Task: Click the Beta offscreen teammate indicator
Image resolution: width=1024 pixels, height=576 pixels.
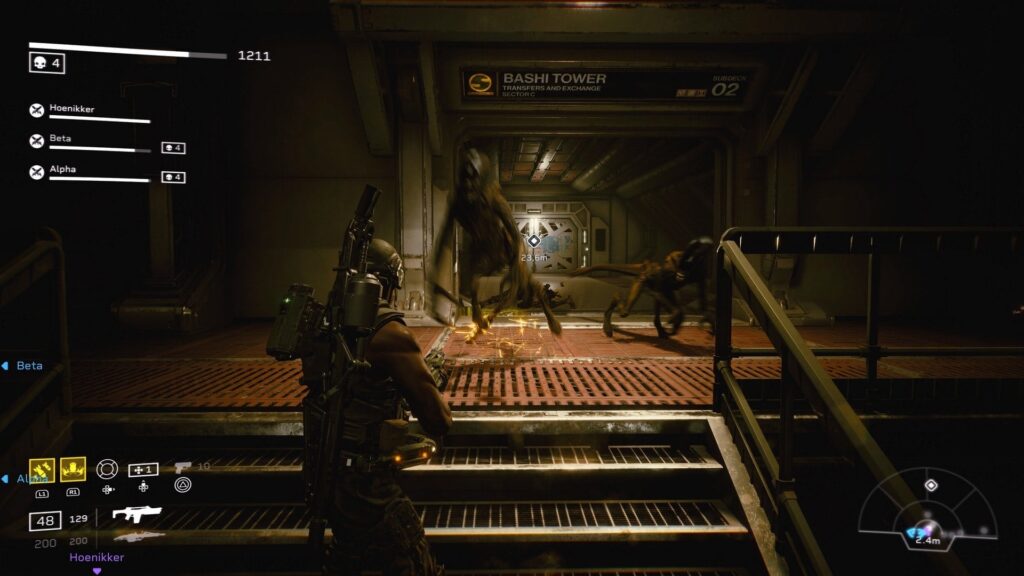Action: click(x=24, y=366)
